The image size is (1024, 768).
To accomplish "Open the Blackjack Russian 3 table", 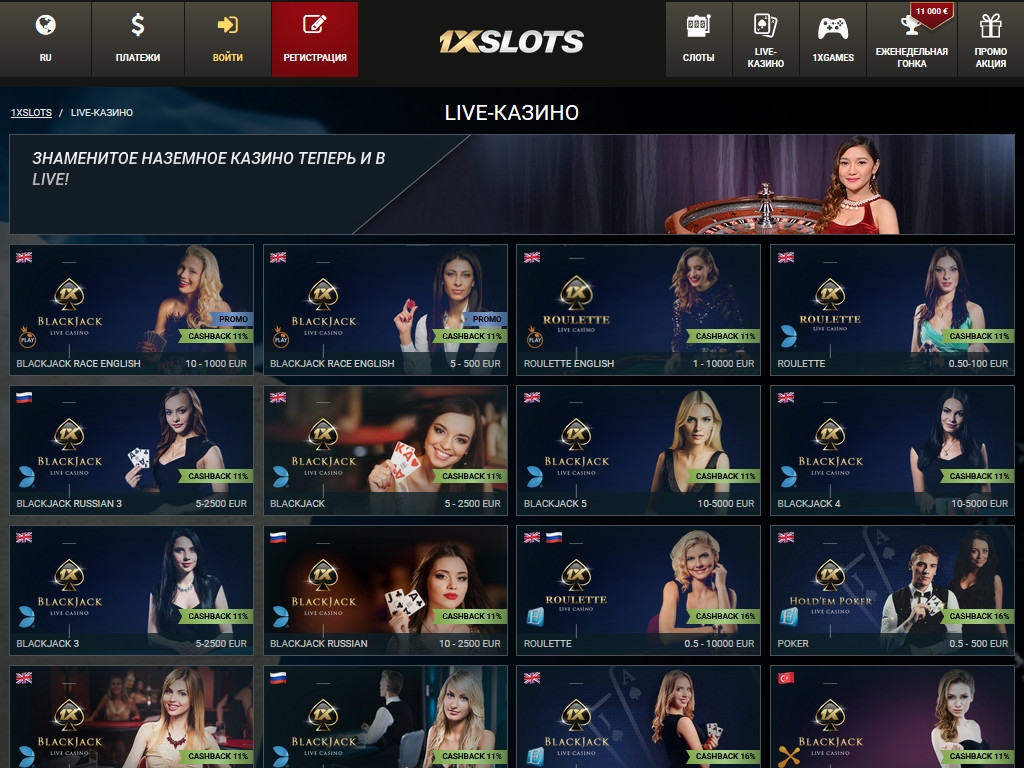I will pos(131,449).
